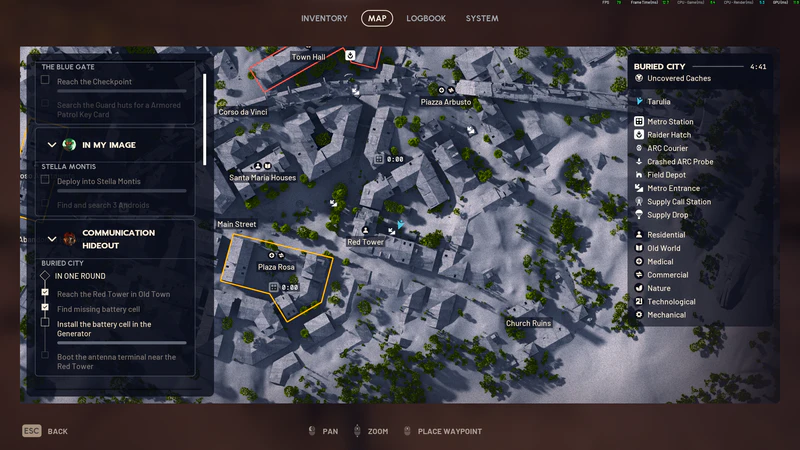The image size is (800, 450).
Task: Select the Medical loot category
Action: [x=660, y=262]
